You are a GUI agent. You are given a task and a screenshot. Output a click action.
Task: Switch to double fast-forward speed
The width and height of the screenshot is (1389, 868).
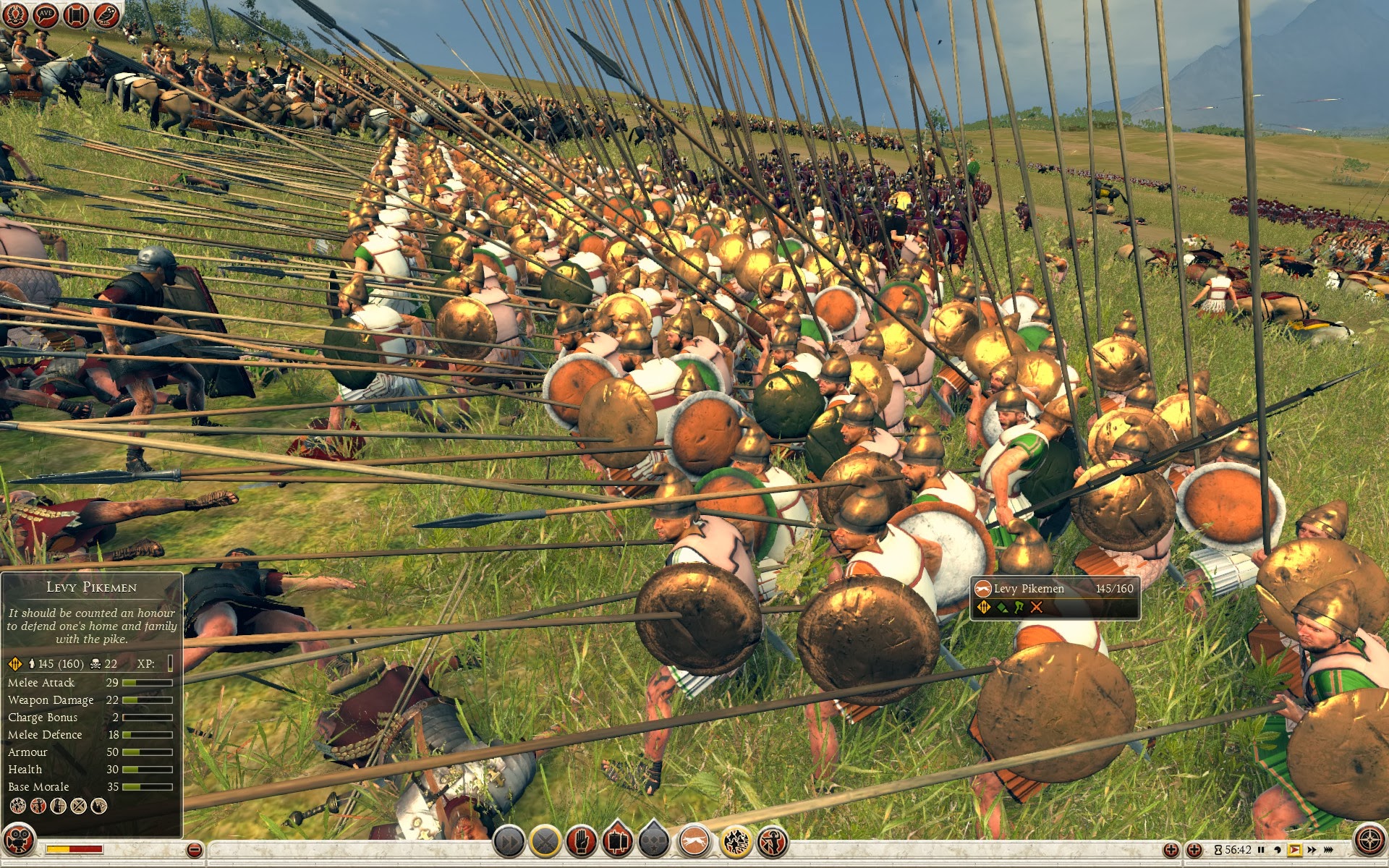click(x=1312, y=850)
